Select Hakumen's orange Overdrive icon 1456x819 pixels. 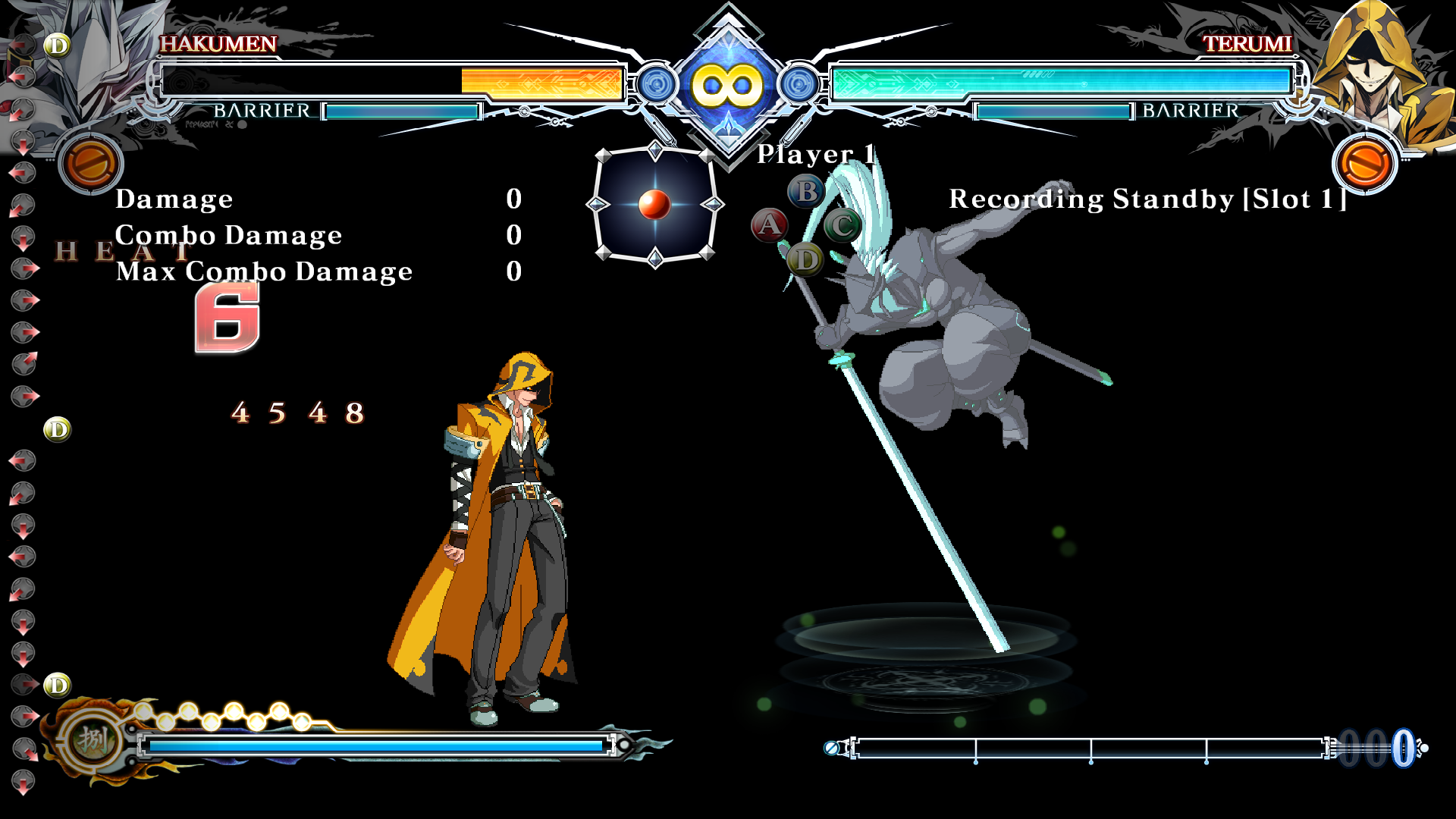click(90, 163)
